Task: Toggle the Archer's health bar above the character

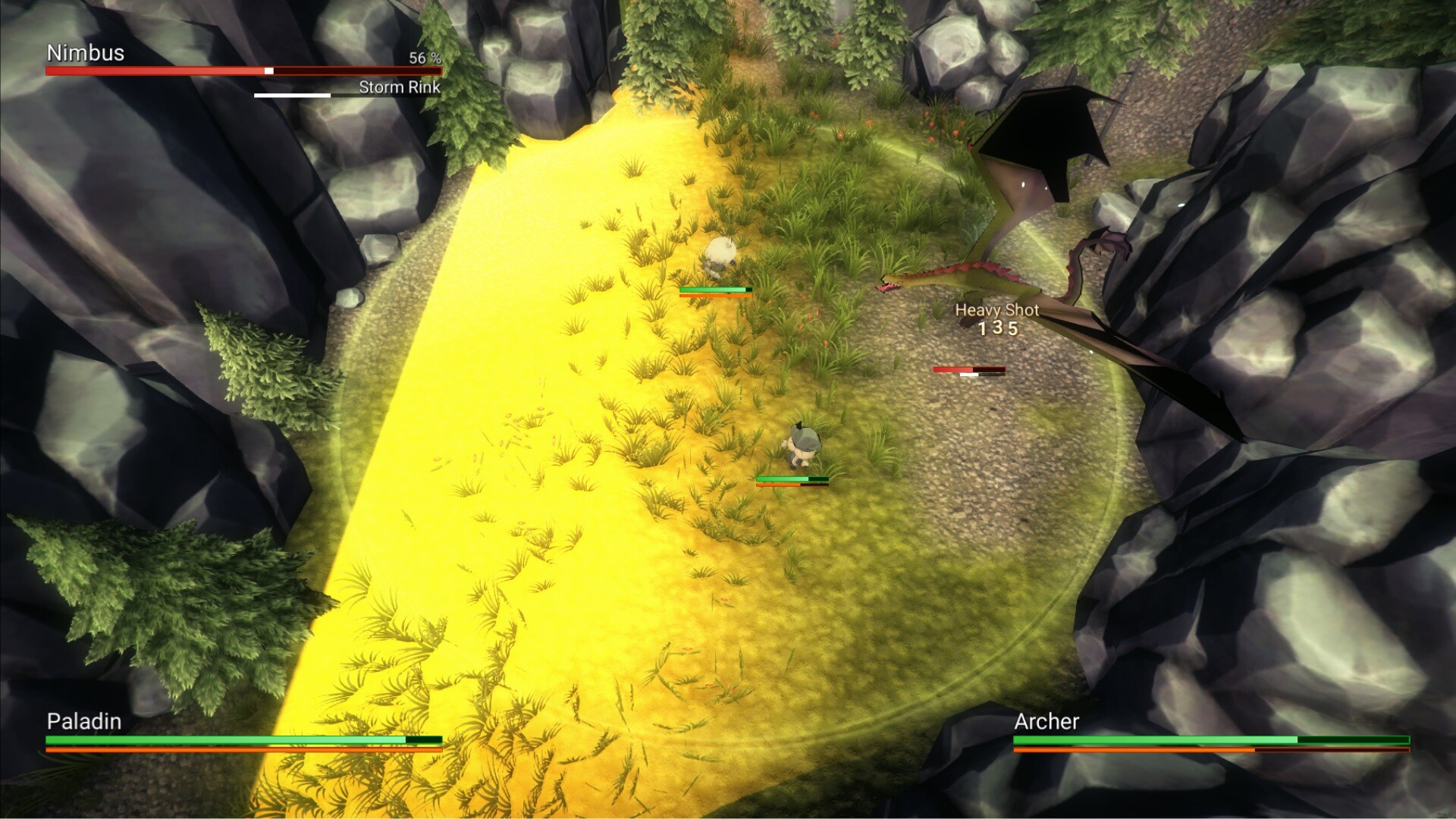Action: pyautogui.click(x=715, y=290)
